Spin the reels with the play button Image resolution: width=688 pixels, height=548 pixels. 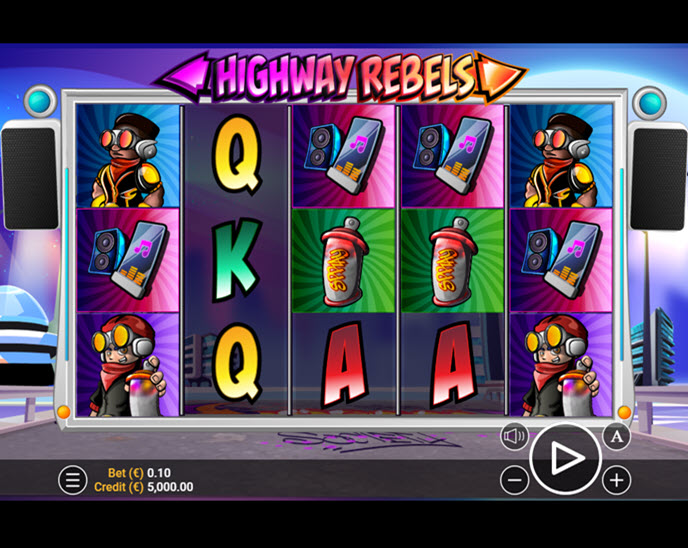[565, 459]
